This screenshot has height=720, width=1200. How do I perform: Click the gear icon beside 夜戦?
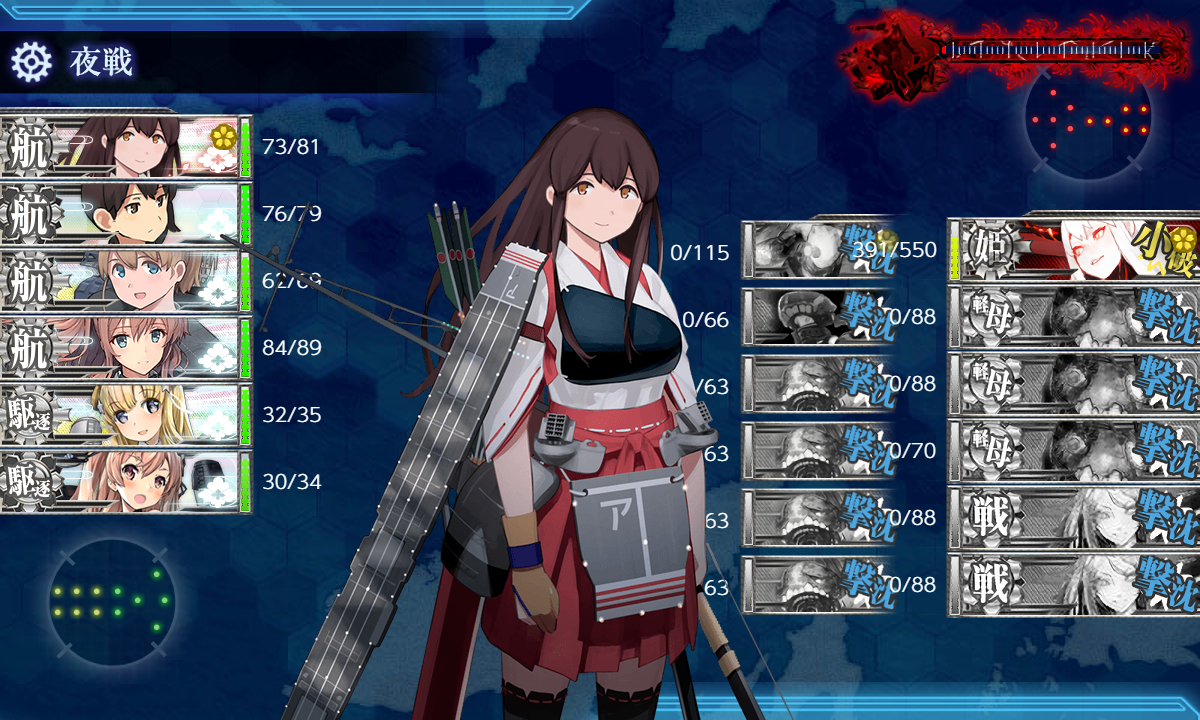pos(31,62)
